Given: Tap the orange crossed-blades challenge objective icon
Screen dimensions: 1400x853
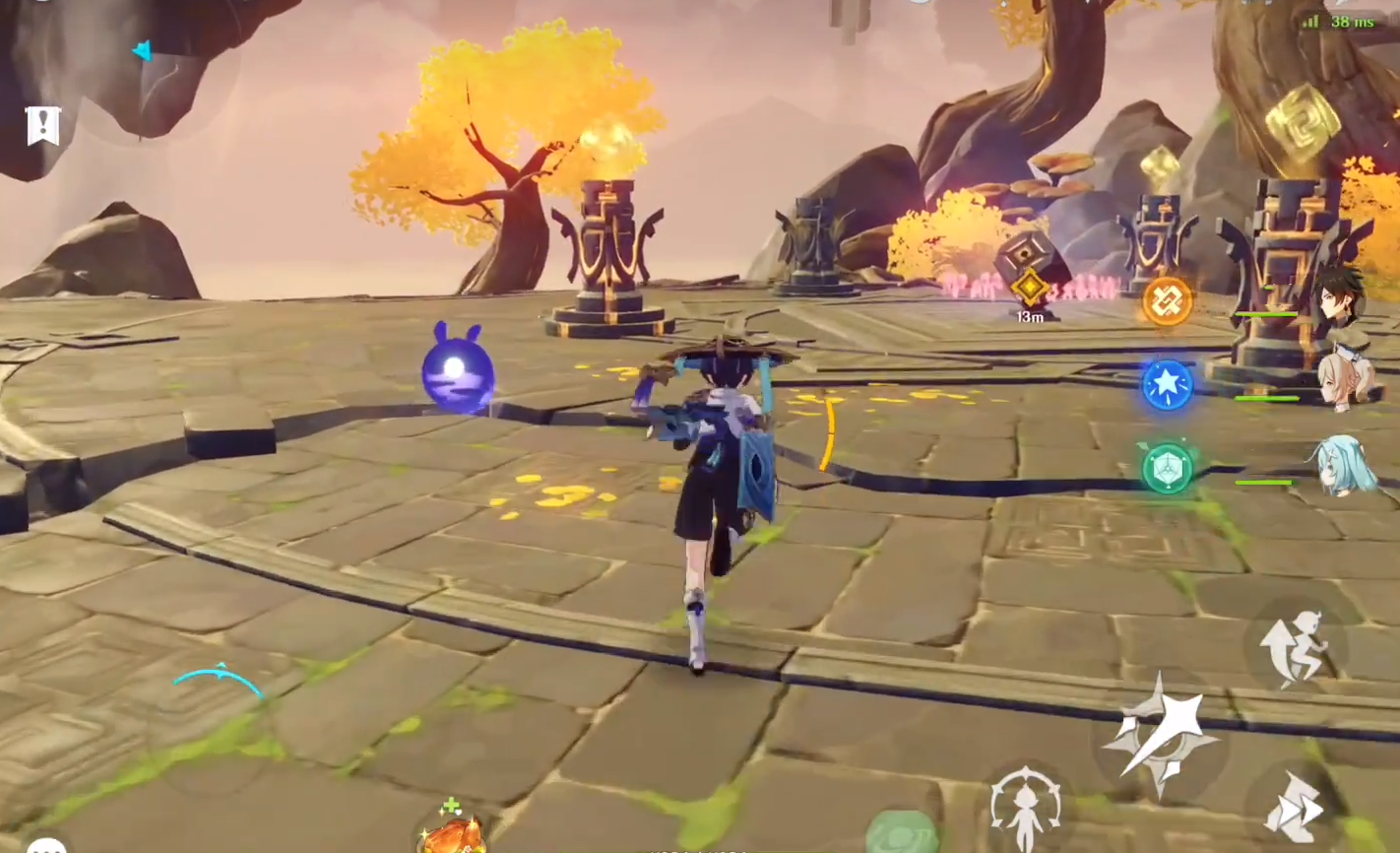Looking at the screenshot, I should coord(1167,300).
